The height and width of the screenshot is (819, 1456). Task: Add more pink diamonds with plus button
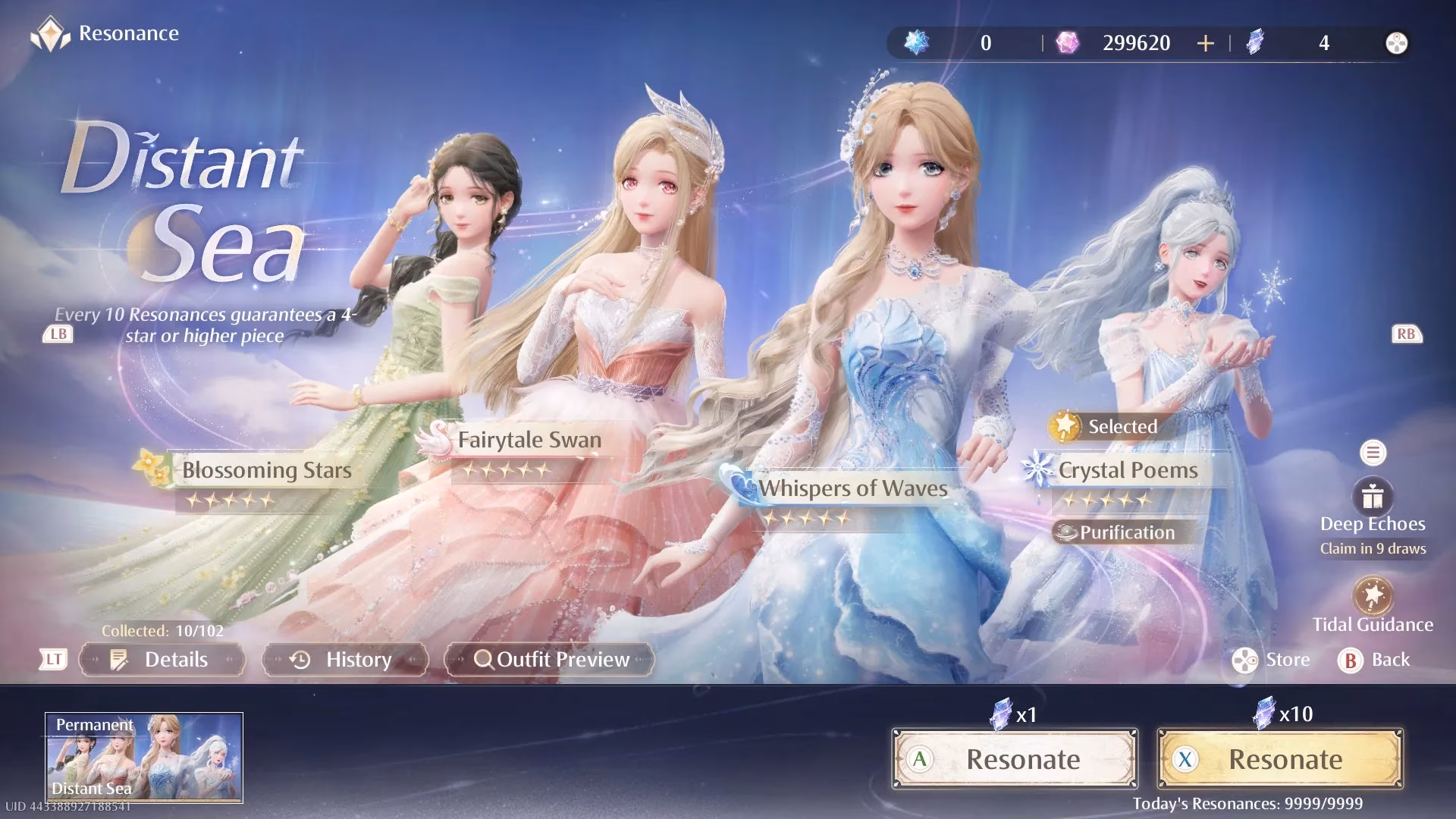pos(1205,43)
